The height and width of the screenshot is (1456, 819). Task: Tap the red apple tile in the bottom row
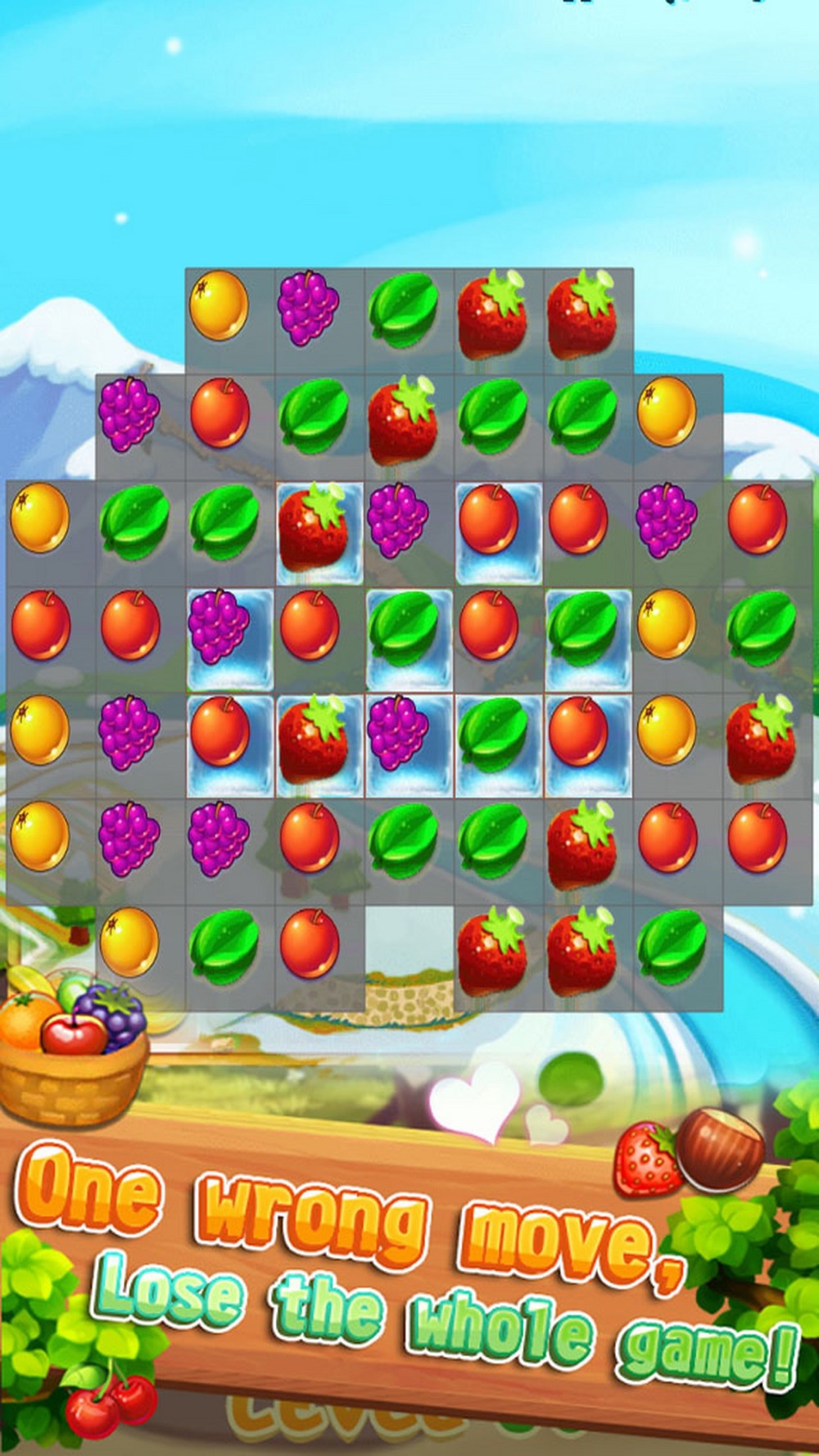click(x=310, y=943)
